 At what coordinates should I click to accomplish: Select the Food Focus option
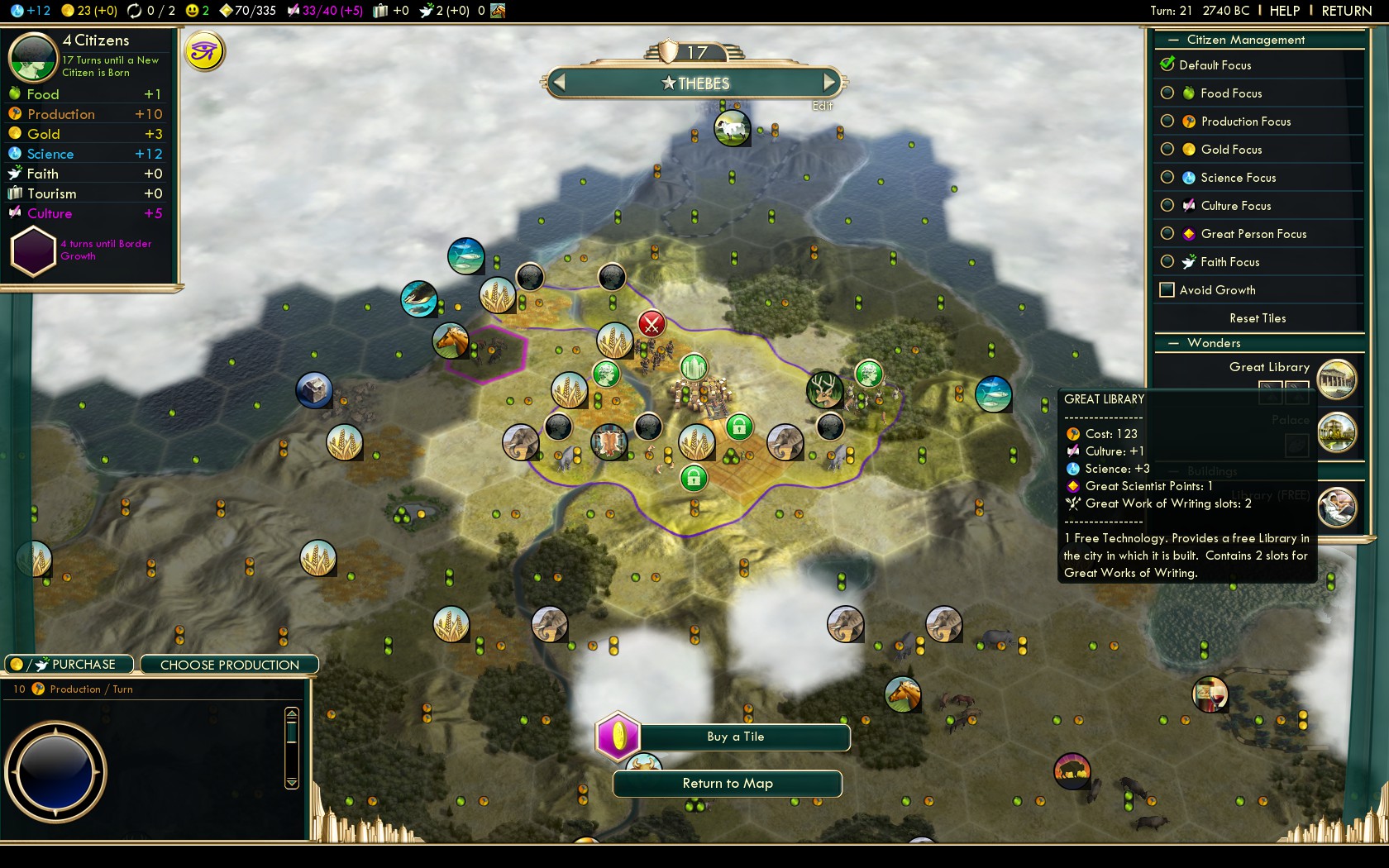1167,93
